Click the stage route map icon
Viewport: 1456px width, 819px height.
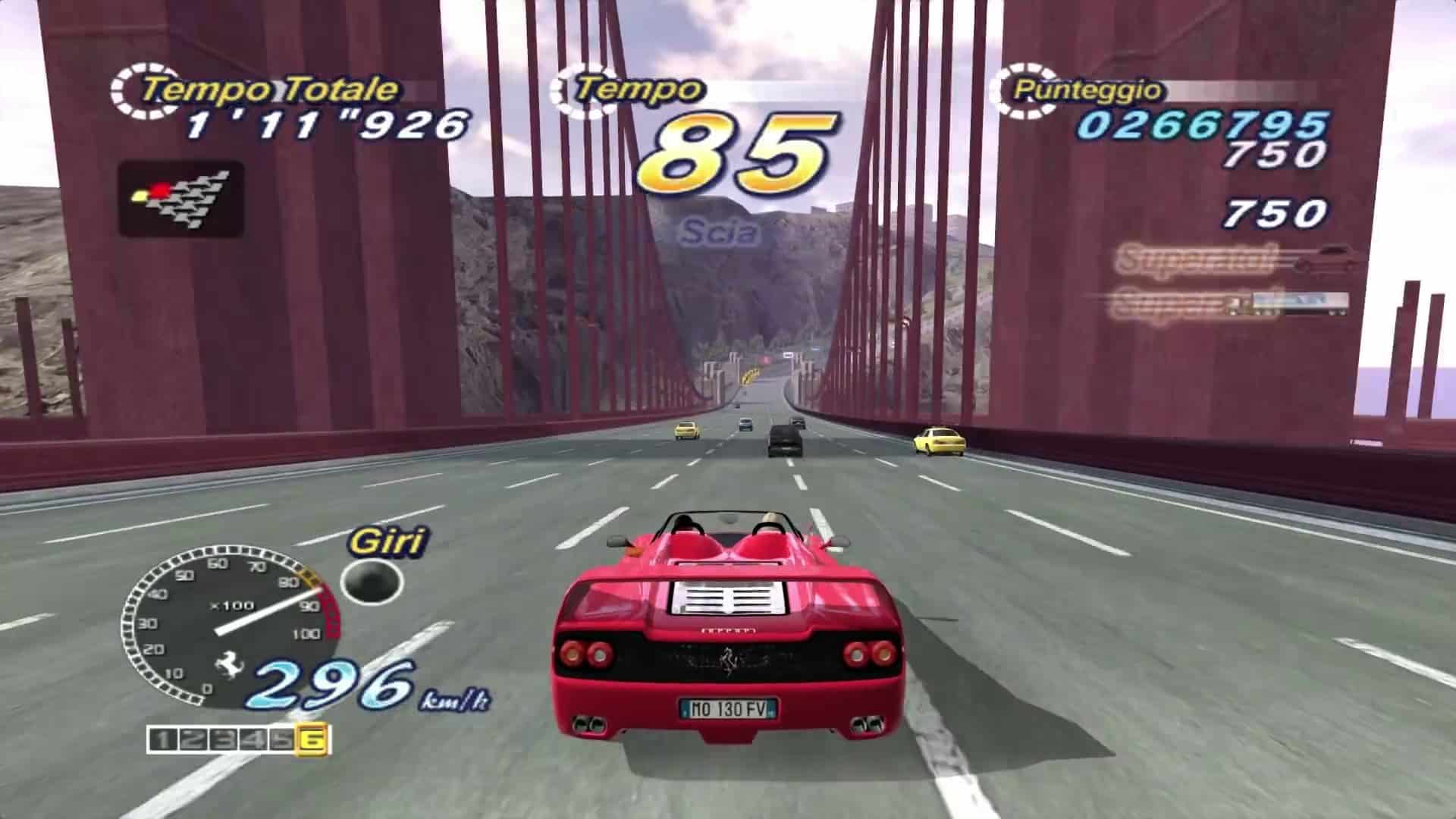pos(181,199)
